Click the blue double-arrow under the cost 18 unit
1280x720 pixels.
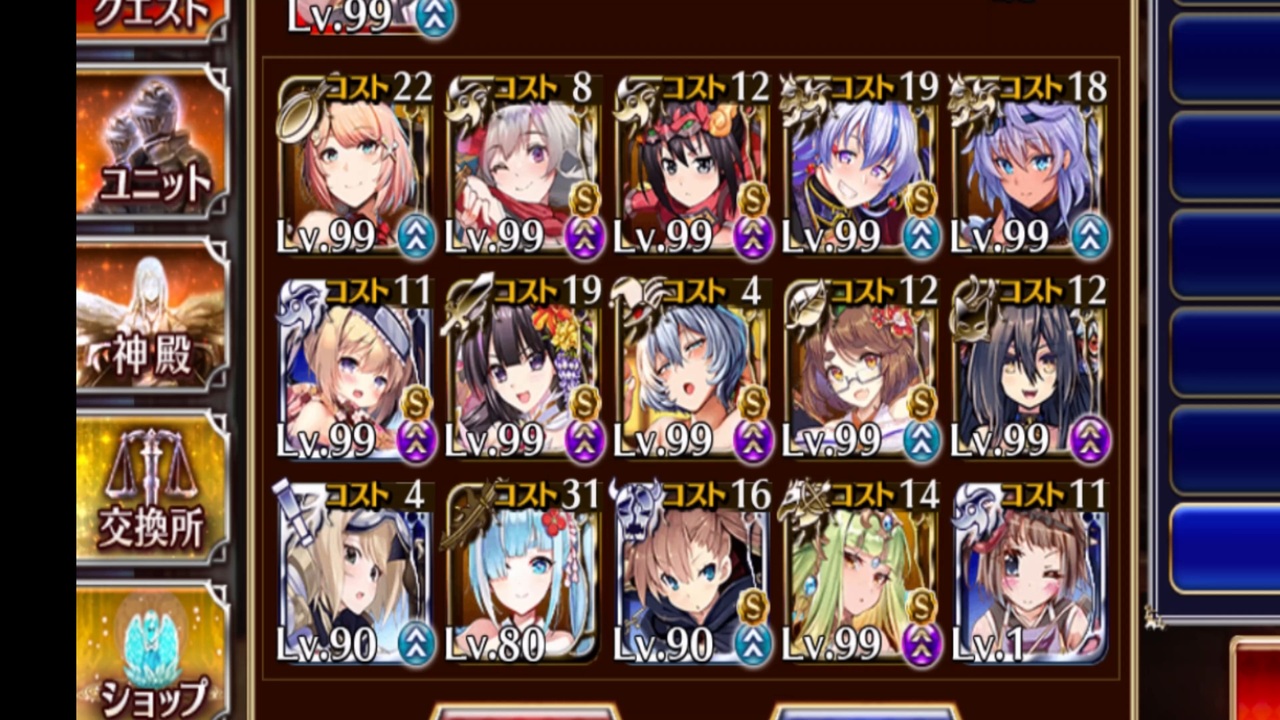click(1089, 237)
